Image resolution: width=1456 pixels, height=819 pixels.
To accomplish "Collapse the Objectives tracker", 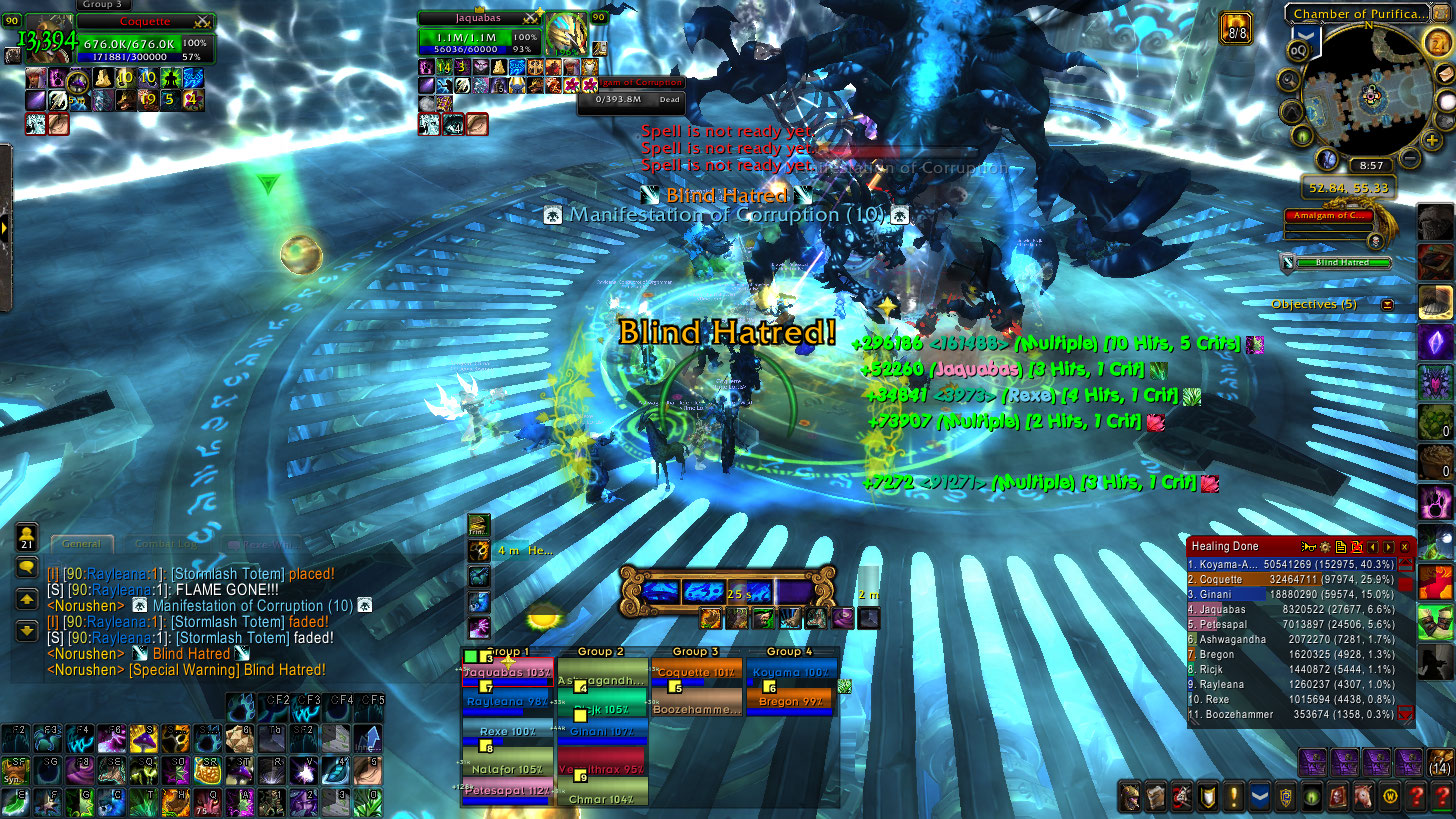I will point(1388,304).
